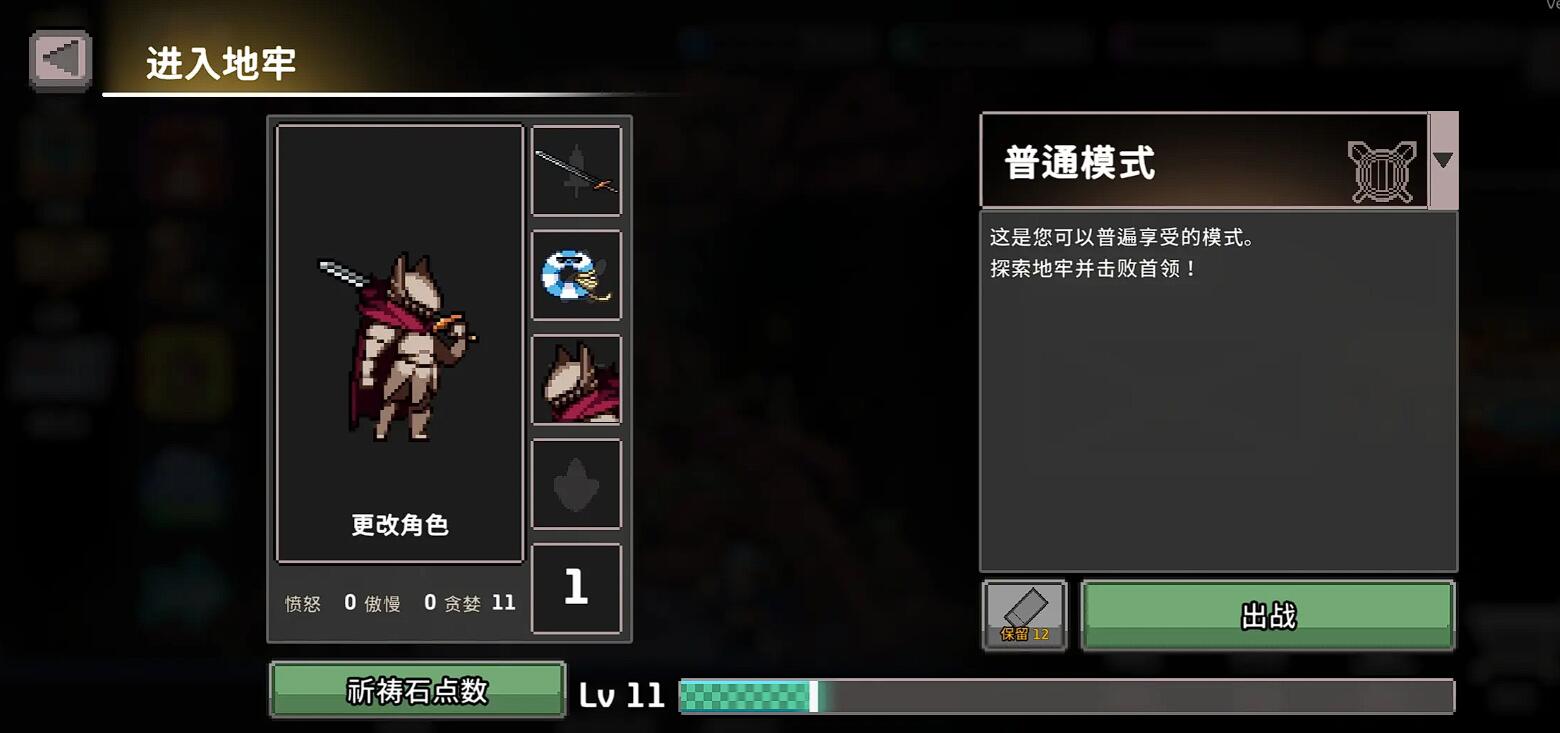Image resolution: width=1560 pixels, height=733 pixels.
Task: Select the sword weapon equipment slot
Action: 577,170
